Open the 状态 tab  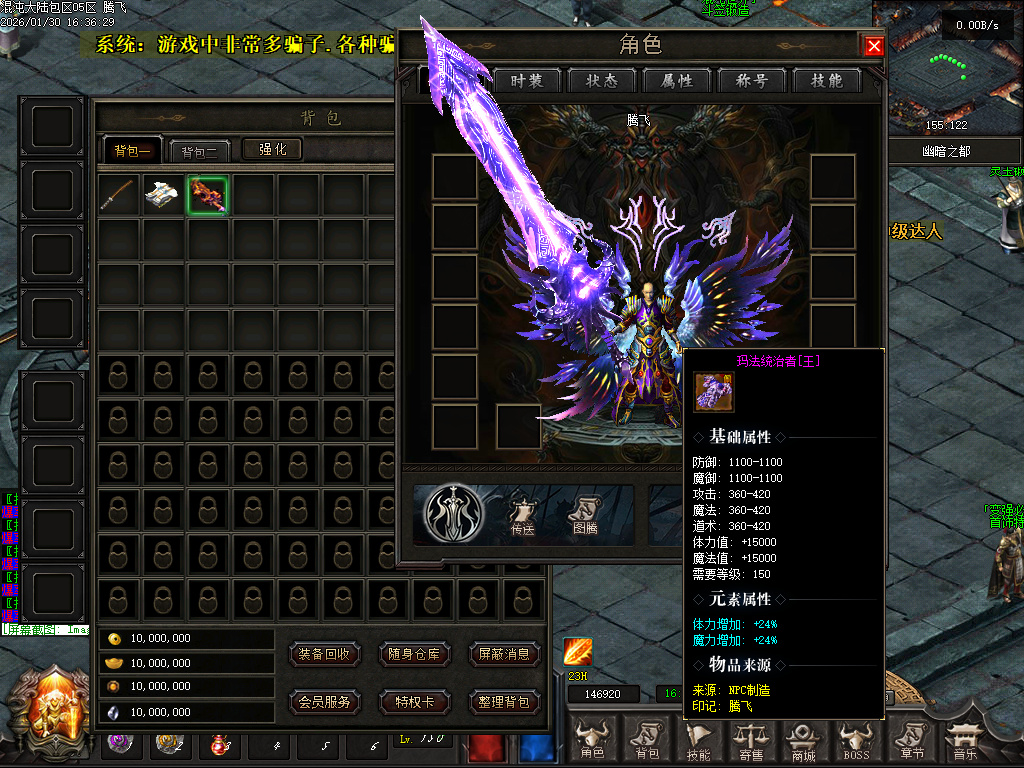[602, 81]
